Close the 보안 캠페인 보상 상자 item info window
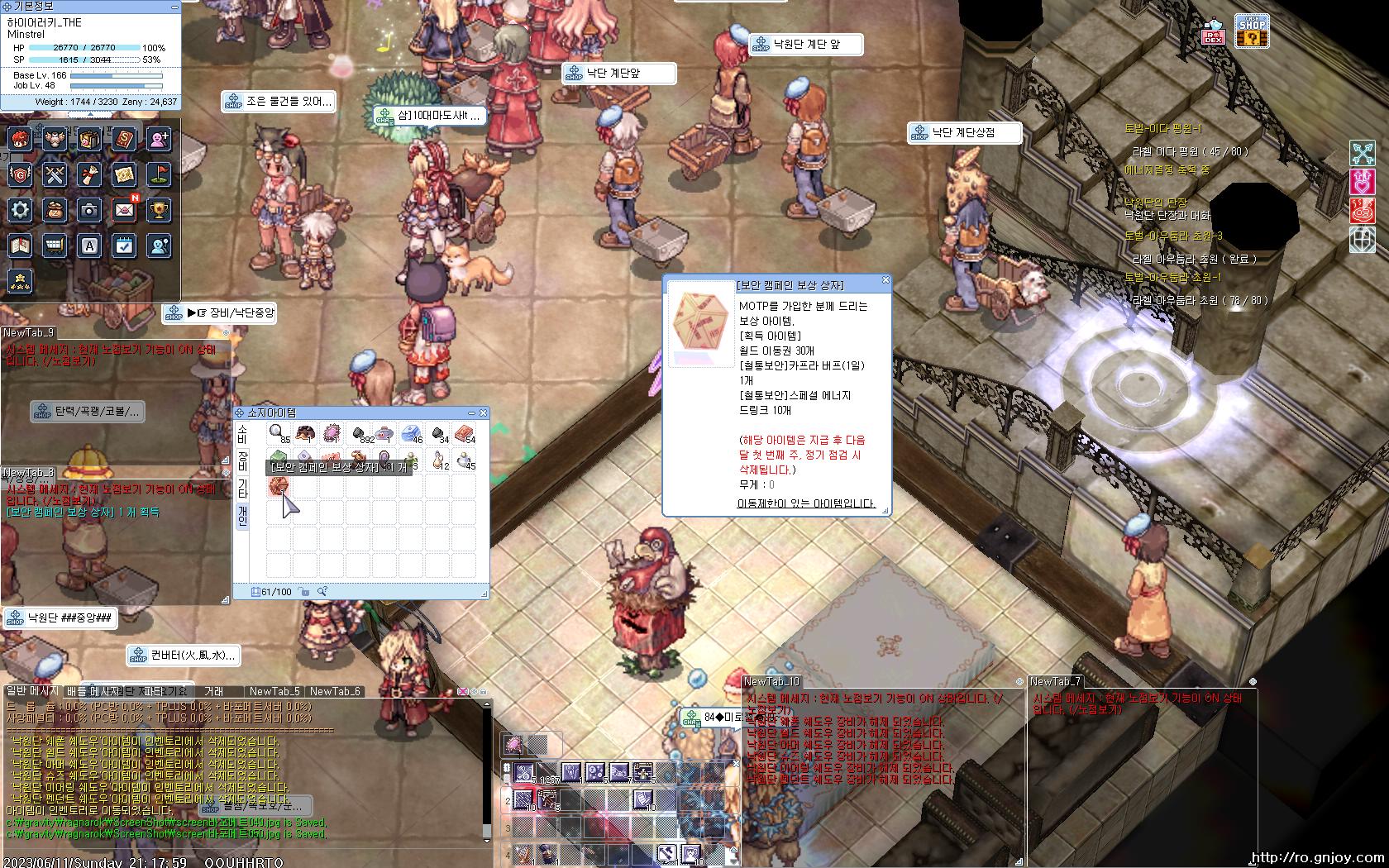1389x868 pixels. [885, 280]
